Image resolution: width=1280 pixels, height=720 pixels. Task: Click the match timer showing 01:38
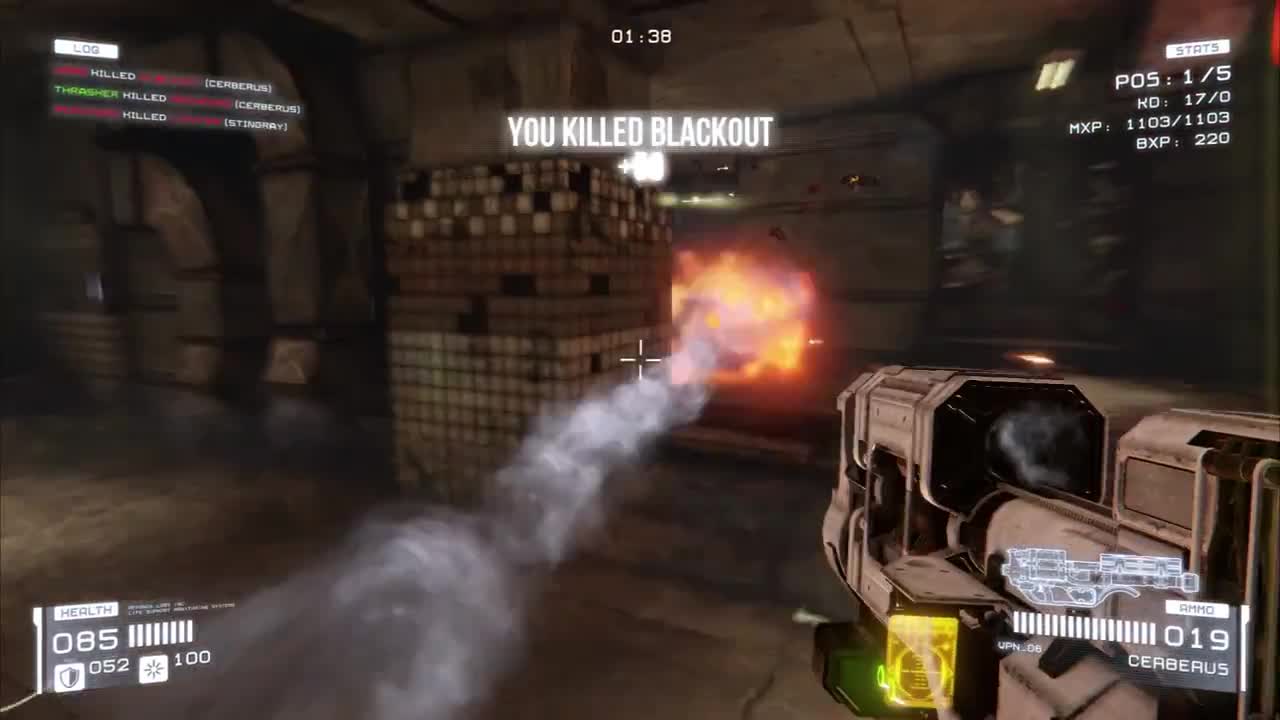640,36
